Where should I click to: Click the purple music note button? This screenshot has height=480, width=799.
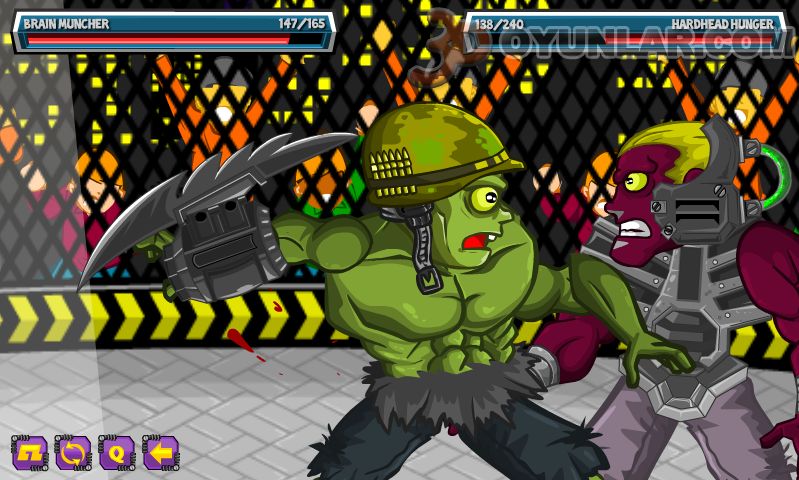[29, 453]
